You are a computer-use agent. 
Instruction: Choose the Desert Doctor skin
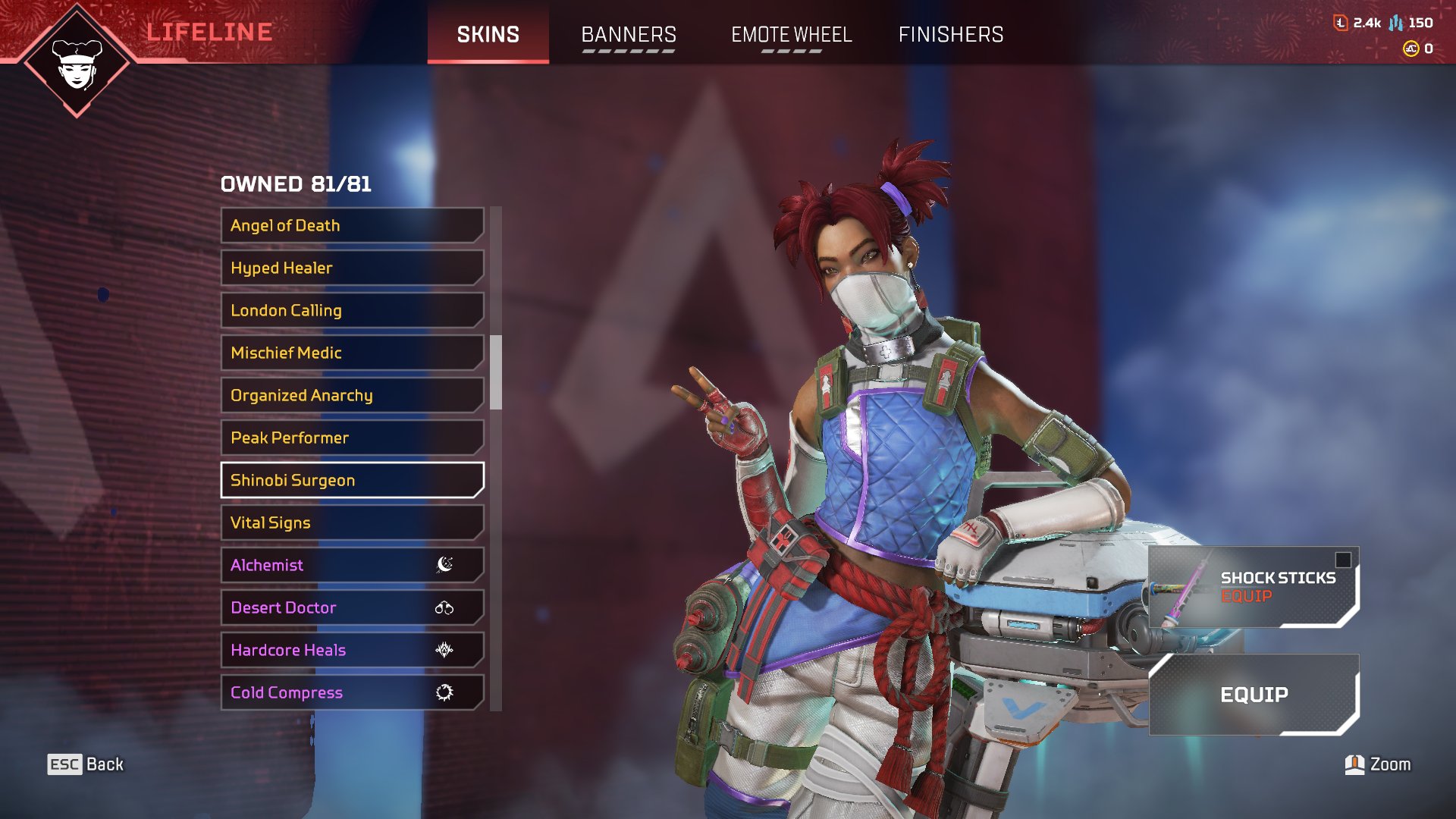pyautogui.click(x=352, y=607)
